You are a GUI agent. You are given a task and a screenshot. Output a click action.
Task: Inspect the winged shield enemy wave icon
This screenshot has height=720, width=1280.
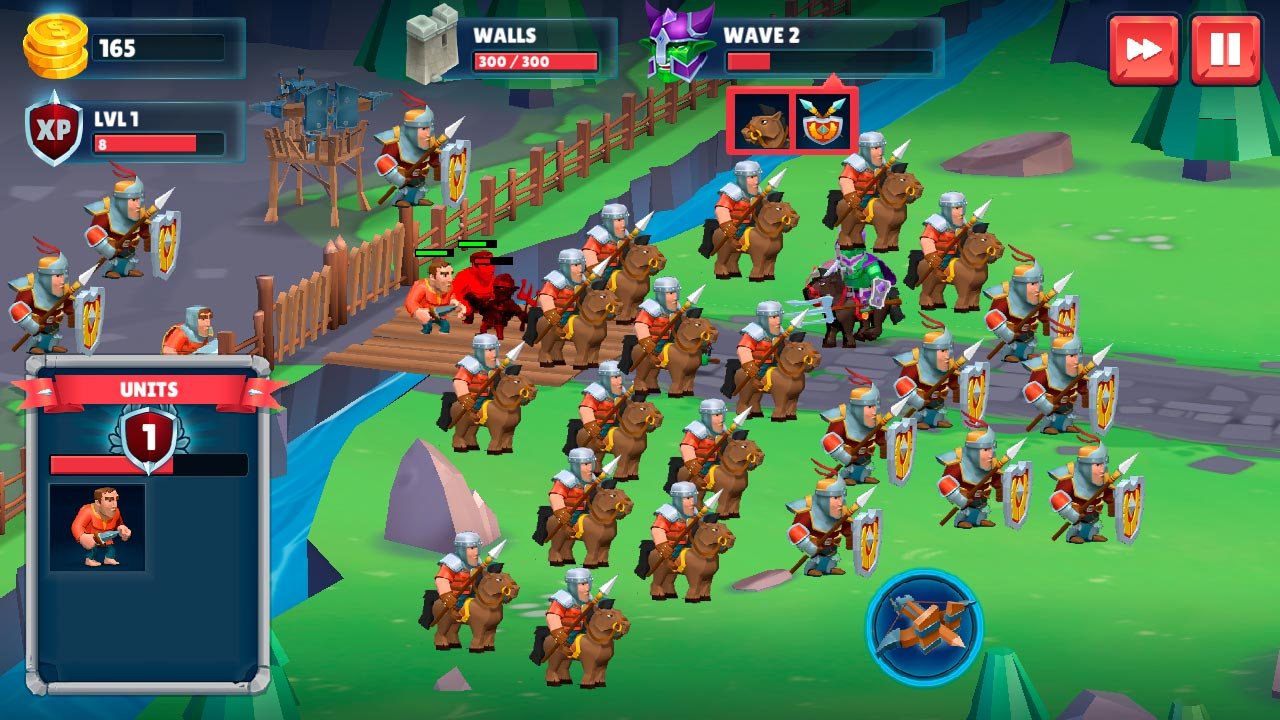(x=824, y=122)
